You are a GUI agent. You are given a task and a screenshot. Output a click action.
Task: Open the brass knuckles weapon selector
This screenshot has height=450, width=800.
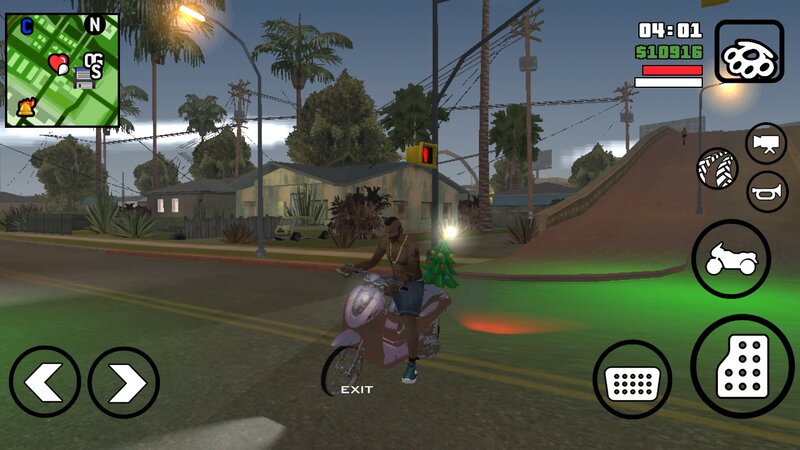(x=749, y=51)
